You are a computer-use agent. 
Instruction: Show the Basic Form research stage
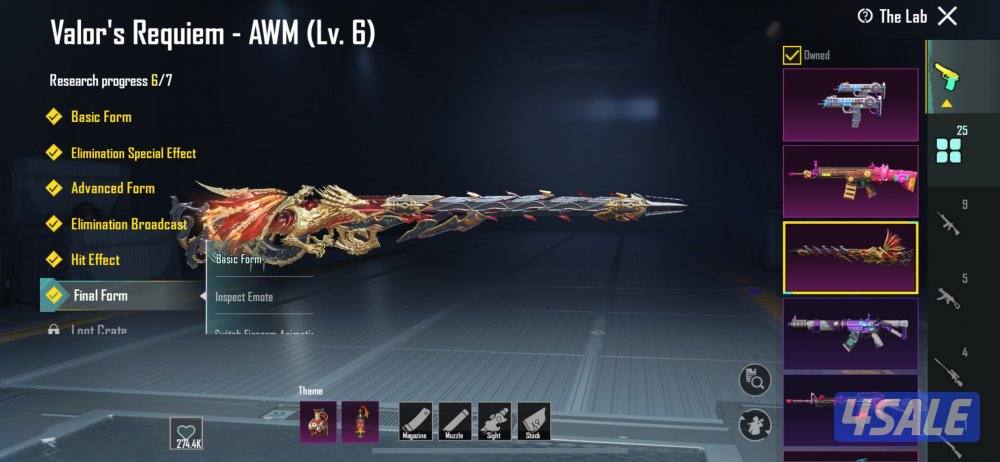click(x=101, y=117)
